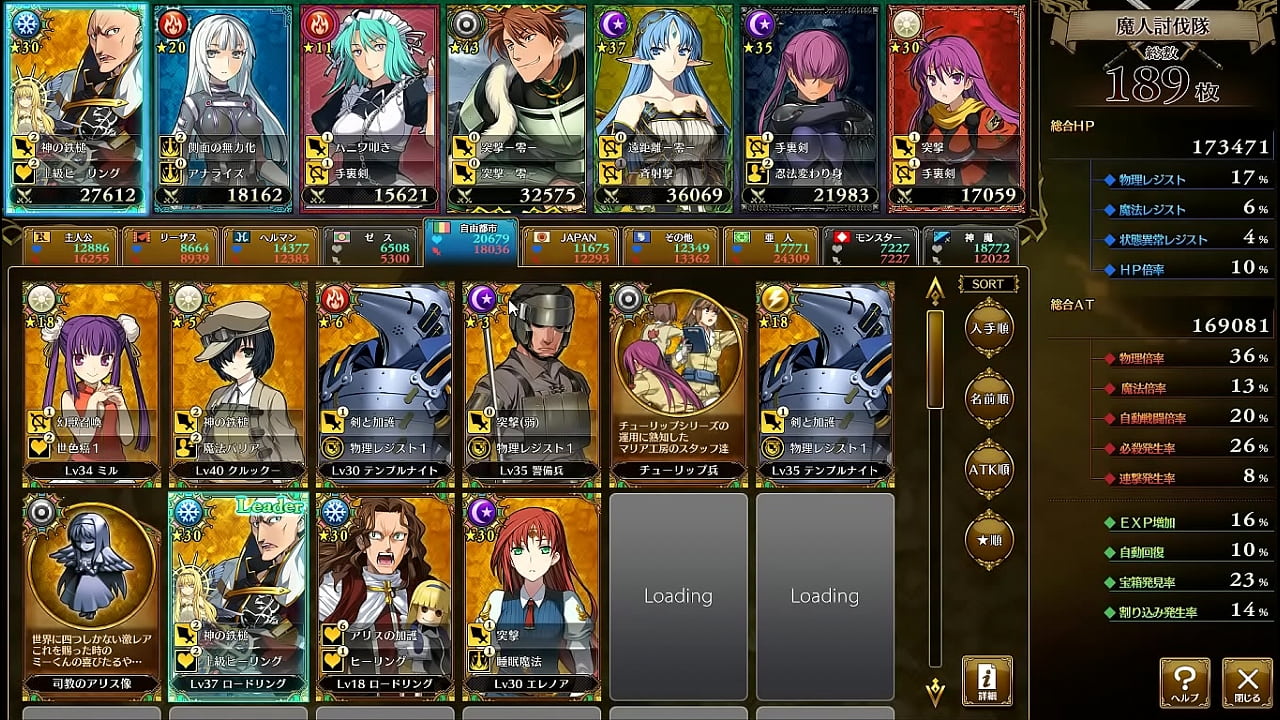Sort cards by ATK順
Screen dimensions: 1280x720
pos(988,469)
